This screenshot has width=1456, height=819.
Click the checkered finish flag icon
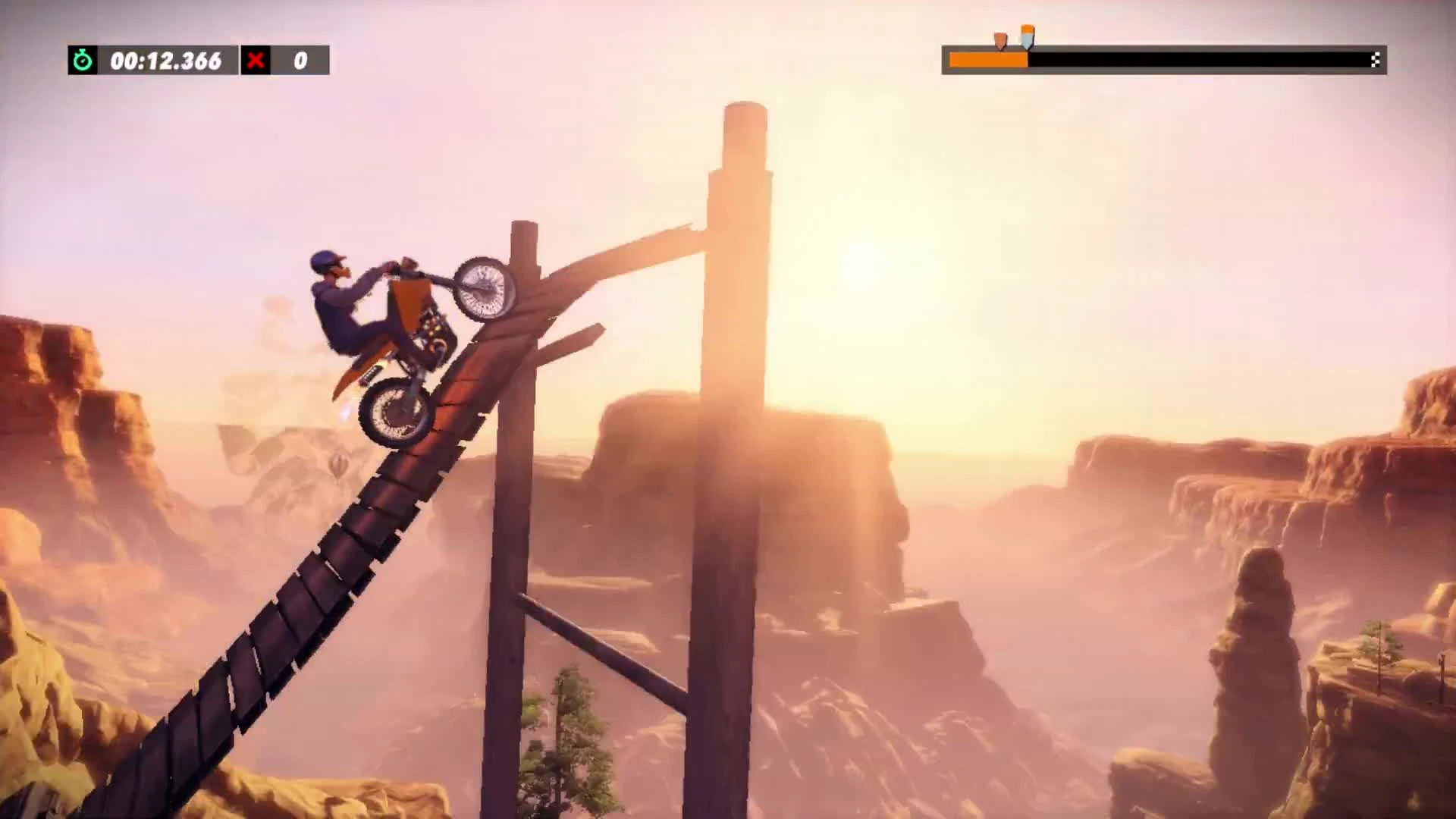click(x=1376, y=61)
